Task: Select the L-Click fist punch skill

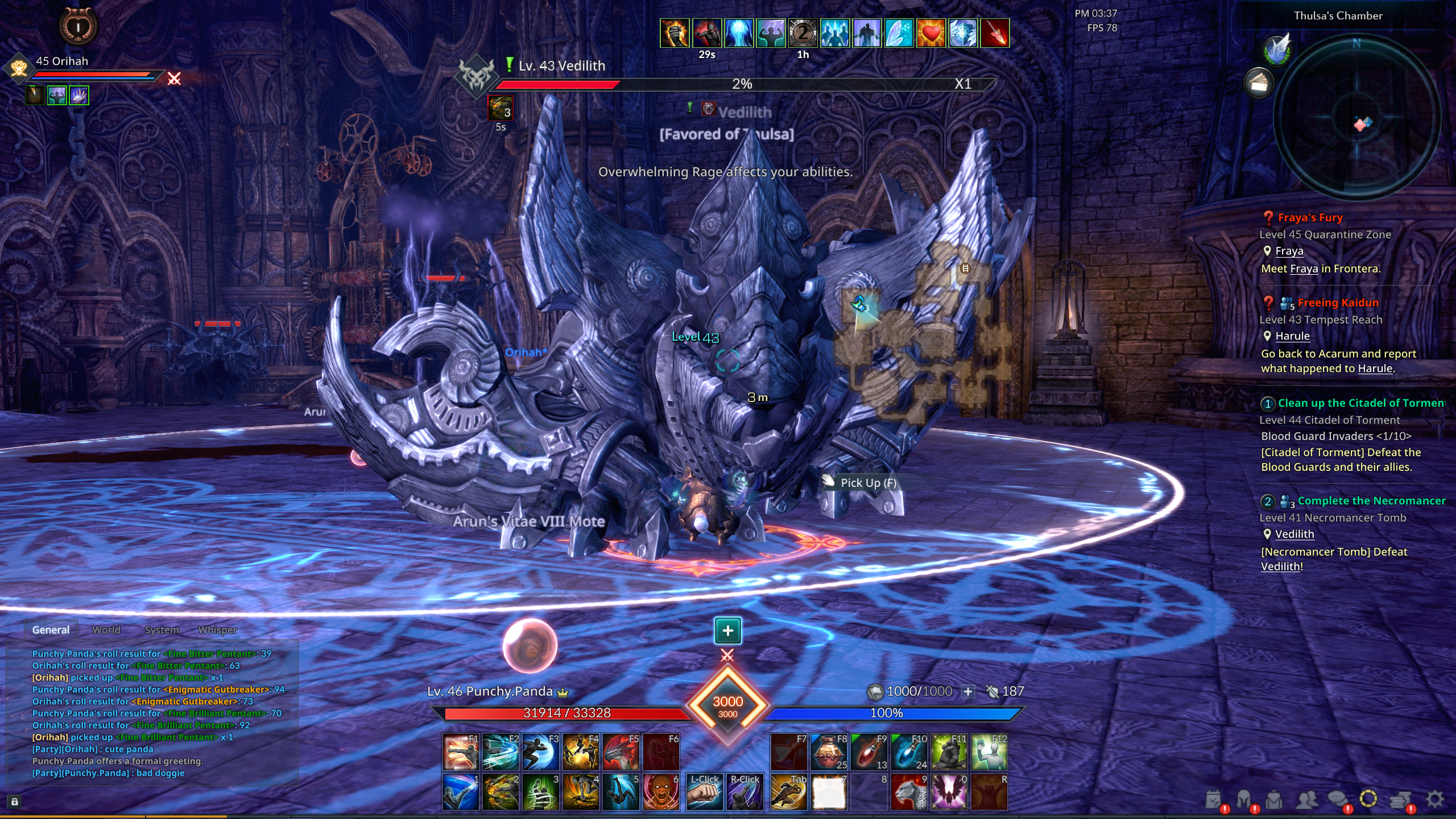Action: point(704,792)
